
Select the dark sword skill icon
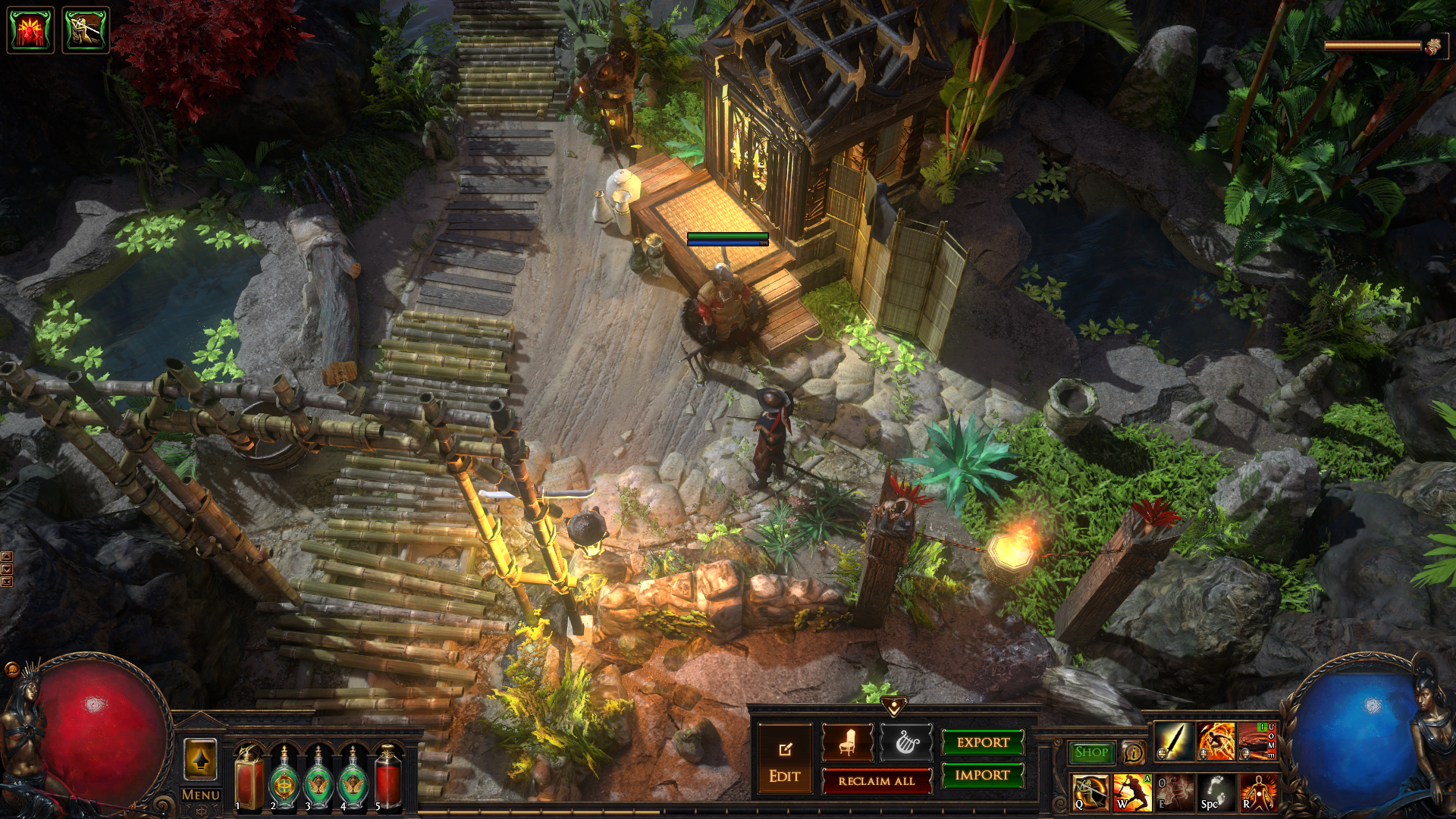1174,742
